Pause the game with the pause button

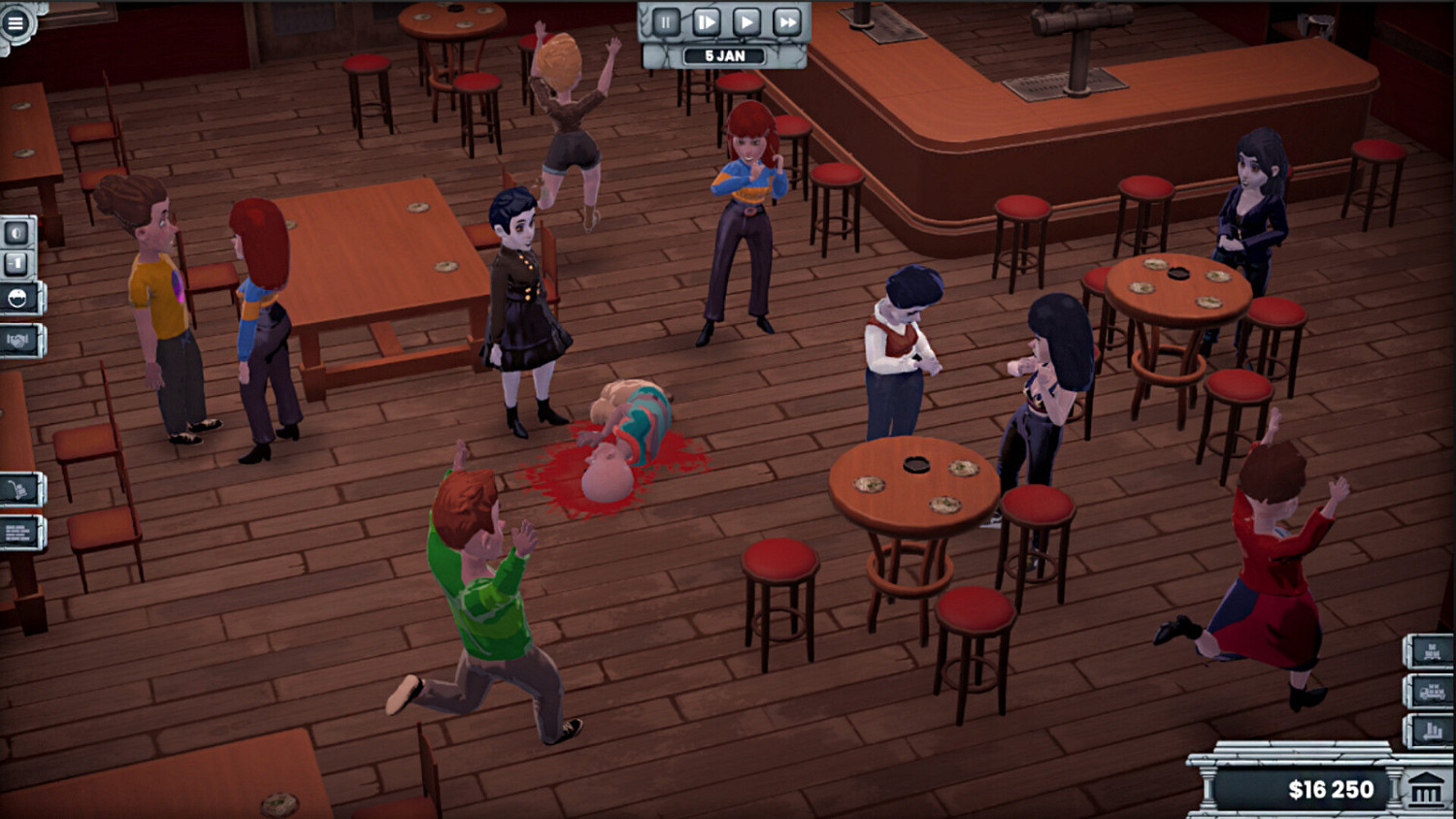pos(665,19)
